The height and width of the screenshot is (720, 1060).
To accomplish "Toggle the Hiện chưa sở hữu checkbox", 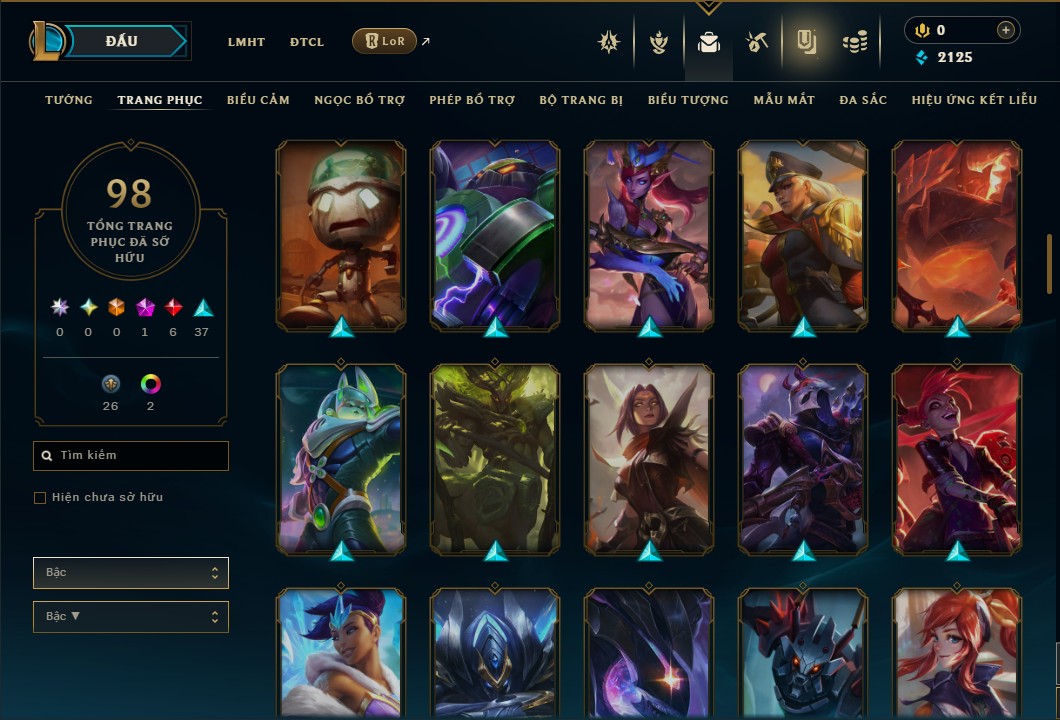I will (40, 498).
